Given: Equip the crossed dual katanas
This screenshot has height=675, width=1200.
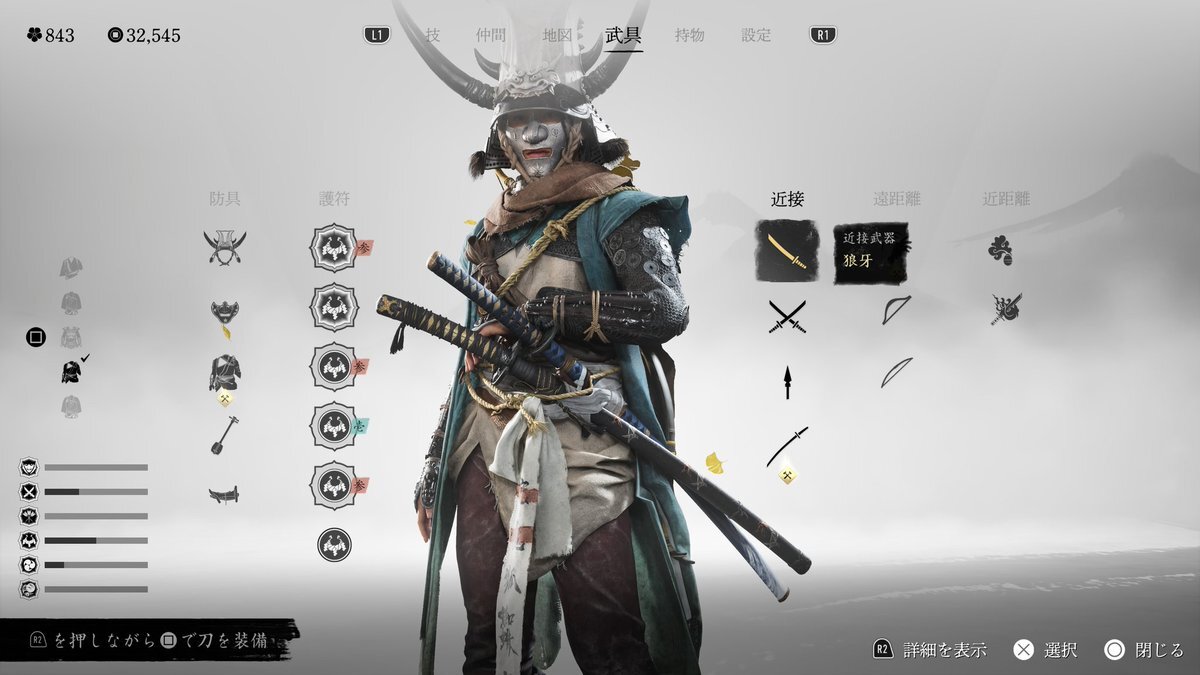Looking at the screenshot, I should [787, 317].
